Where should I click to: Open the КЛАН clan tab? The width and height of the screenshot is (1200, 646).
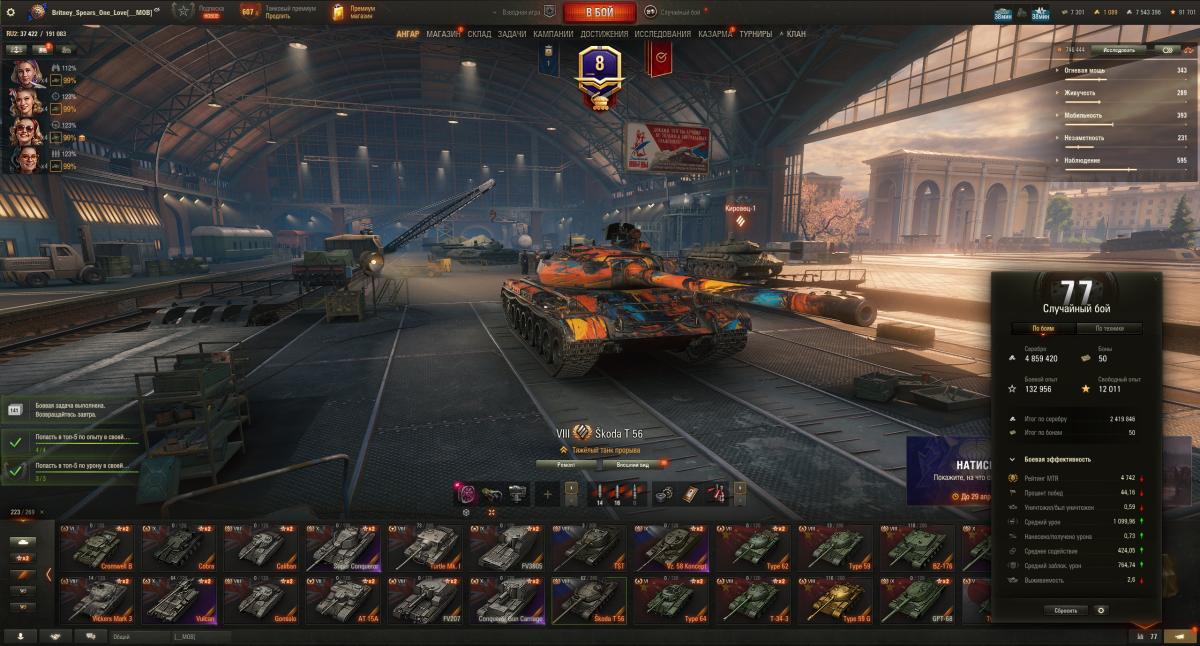796,34
